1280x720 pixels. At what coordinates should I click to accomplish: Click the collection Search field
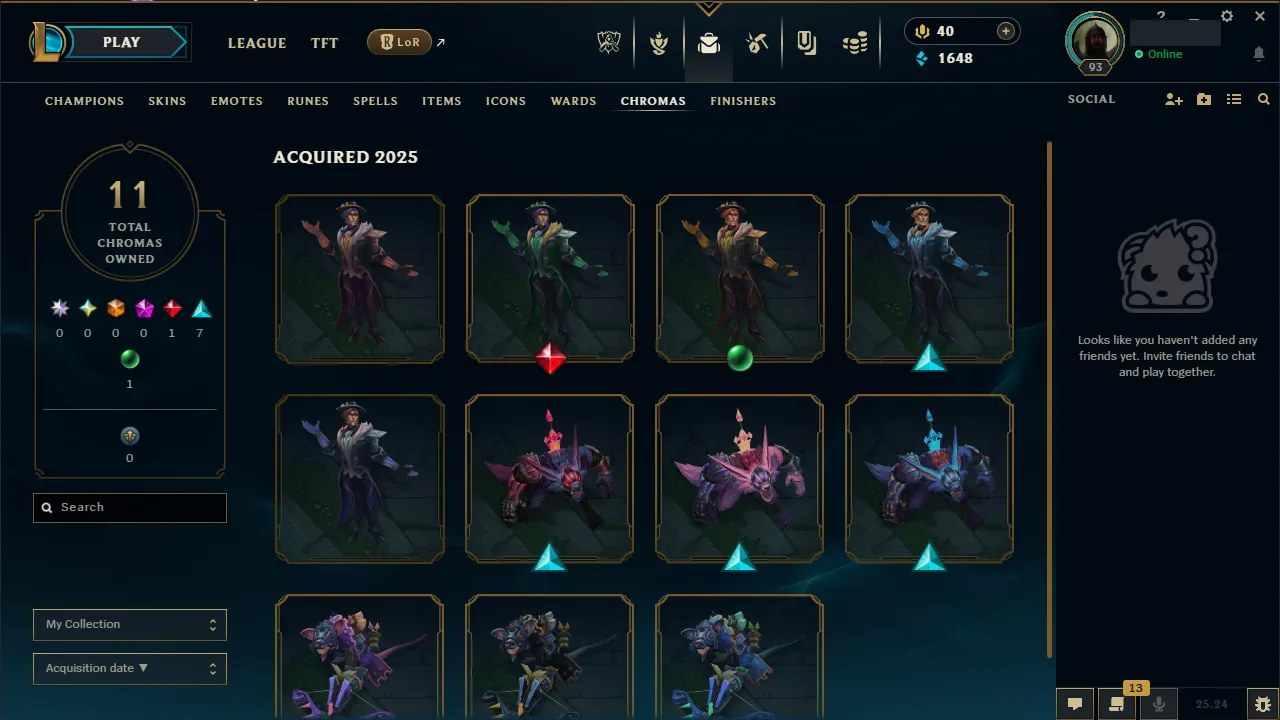129,507
